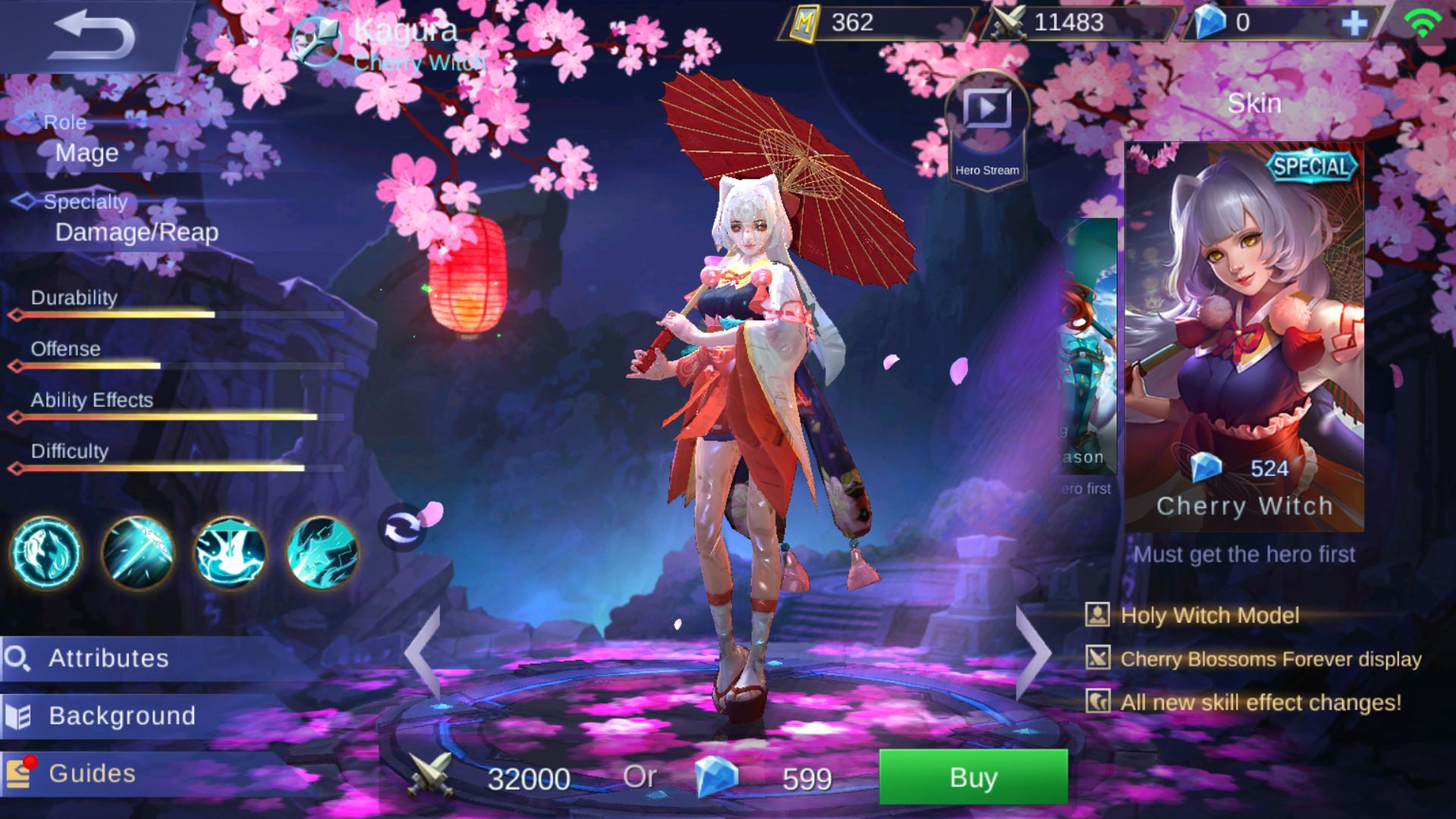Click the diamond currency icon

(1211, 22)
